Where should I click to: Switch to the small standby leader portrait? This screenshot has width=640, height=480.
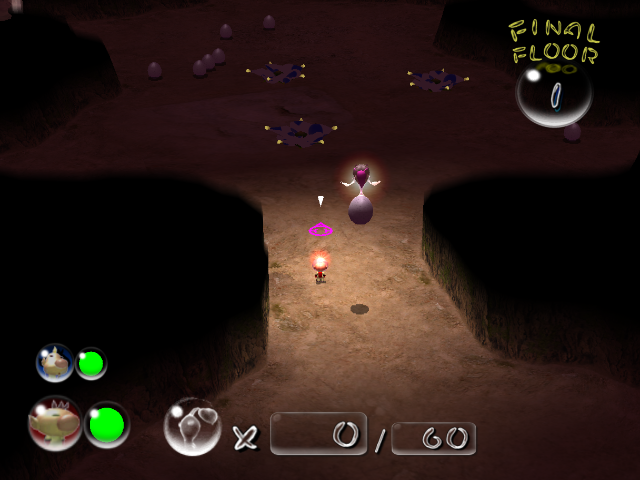point(55,363)
